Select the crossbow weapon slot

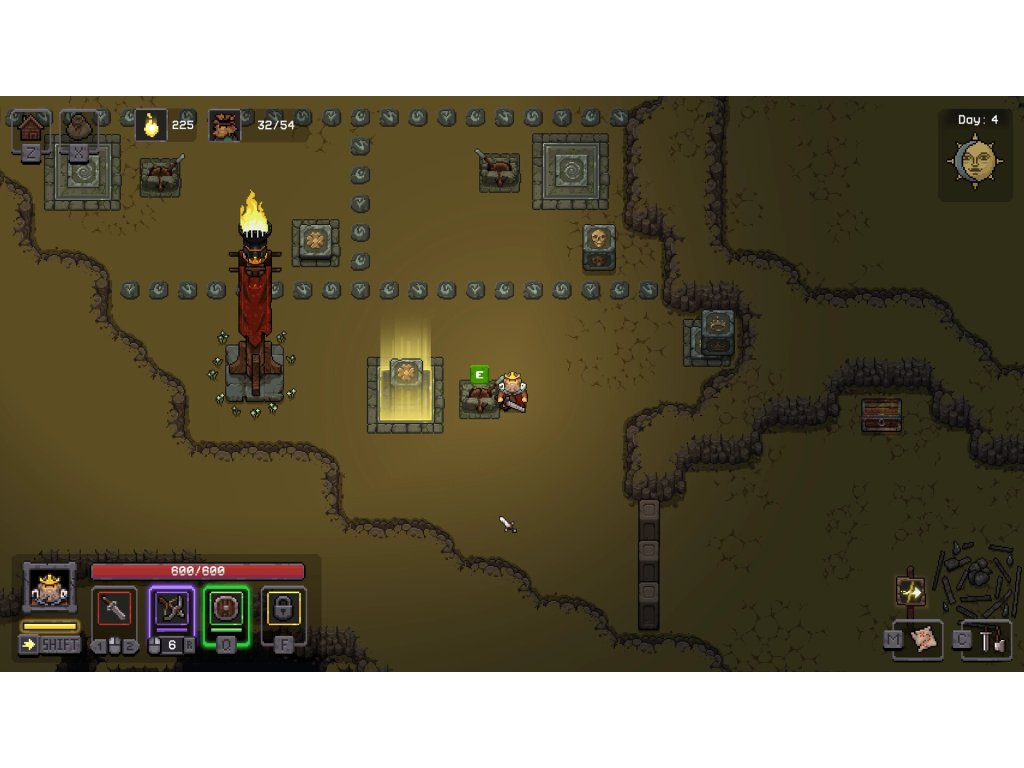pyautogui.click(x=171, y=609)
